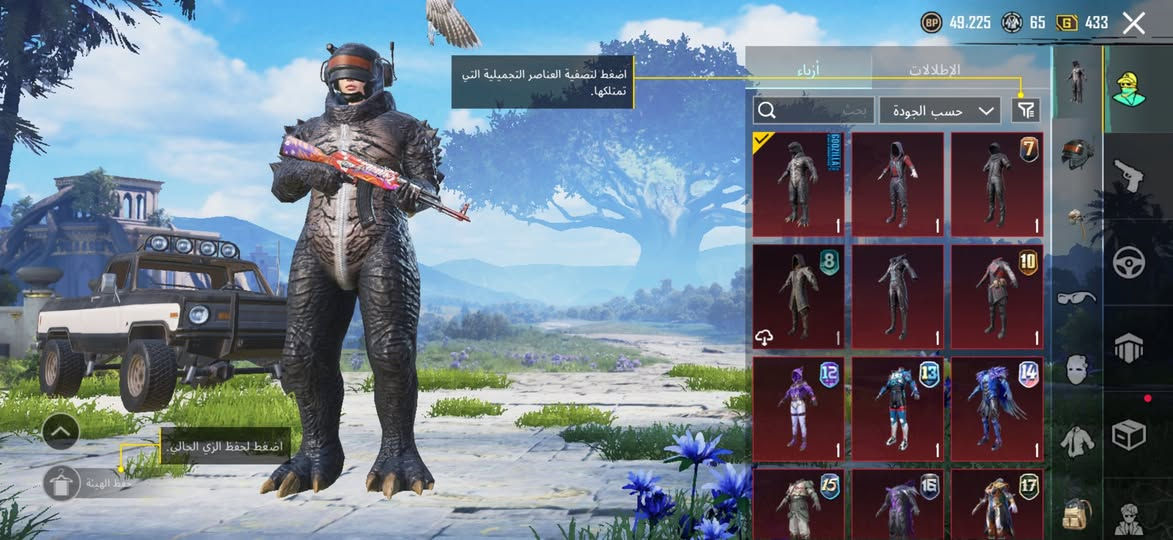
Task: Open the sort-by-quality dropdown
Action: click(940, 110)
